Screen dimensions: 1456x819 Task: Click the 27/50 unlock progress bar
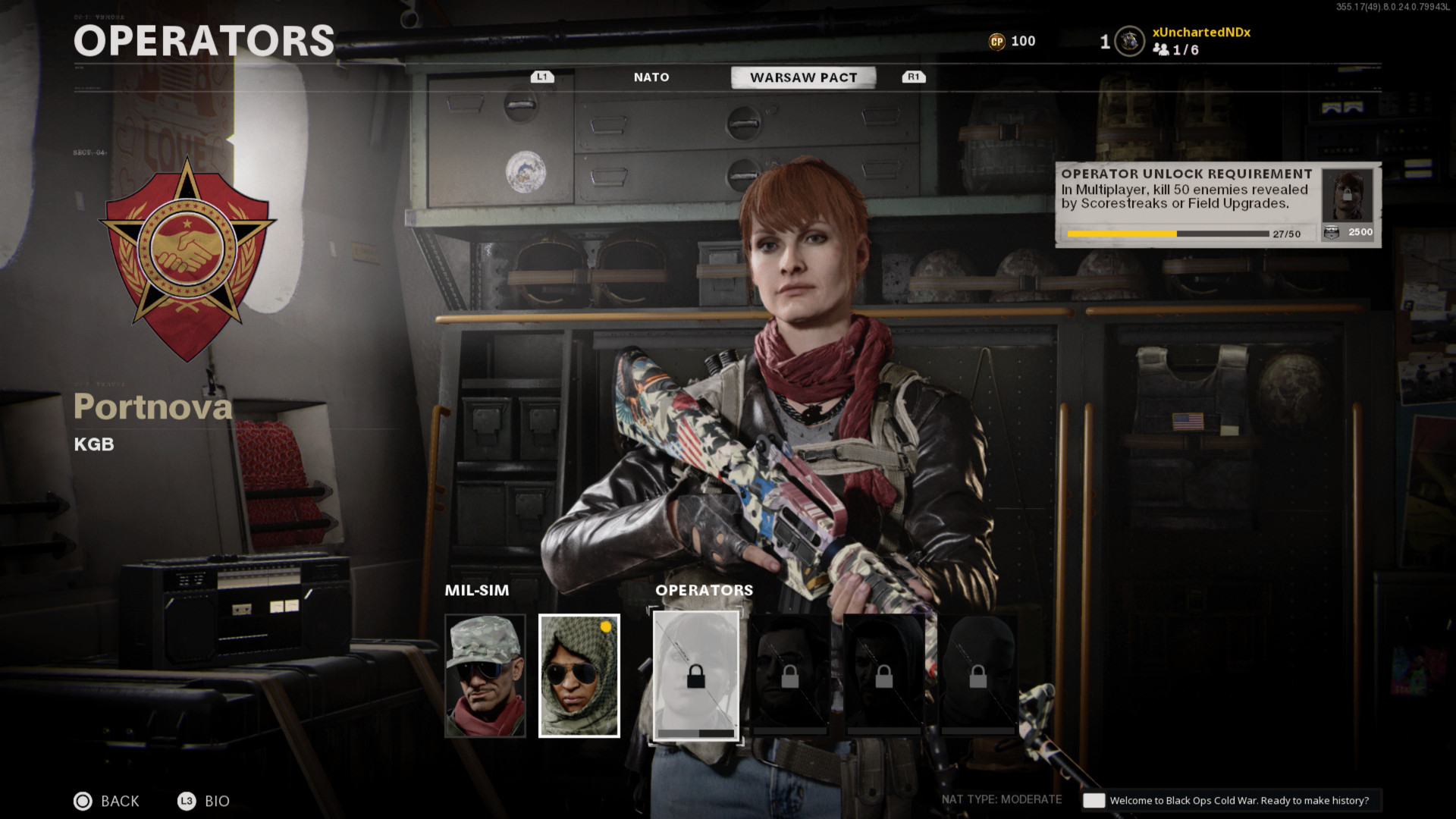(x=1168, y=234)
